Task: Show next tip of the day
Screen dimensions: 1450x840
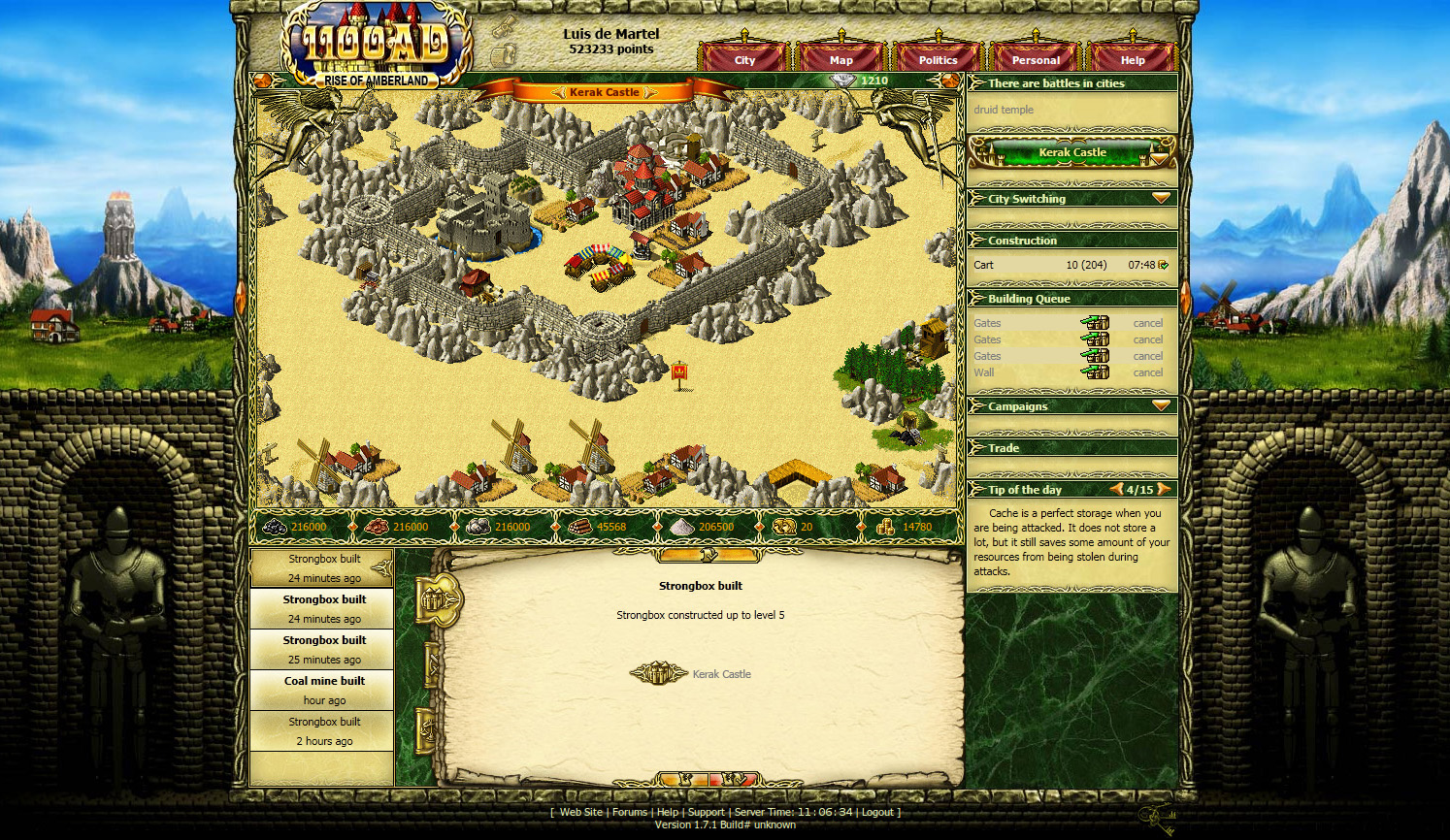Action: [1164, 489]
